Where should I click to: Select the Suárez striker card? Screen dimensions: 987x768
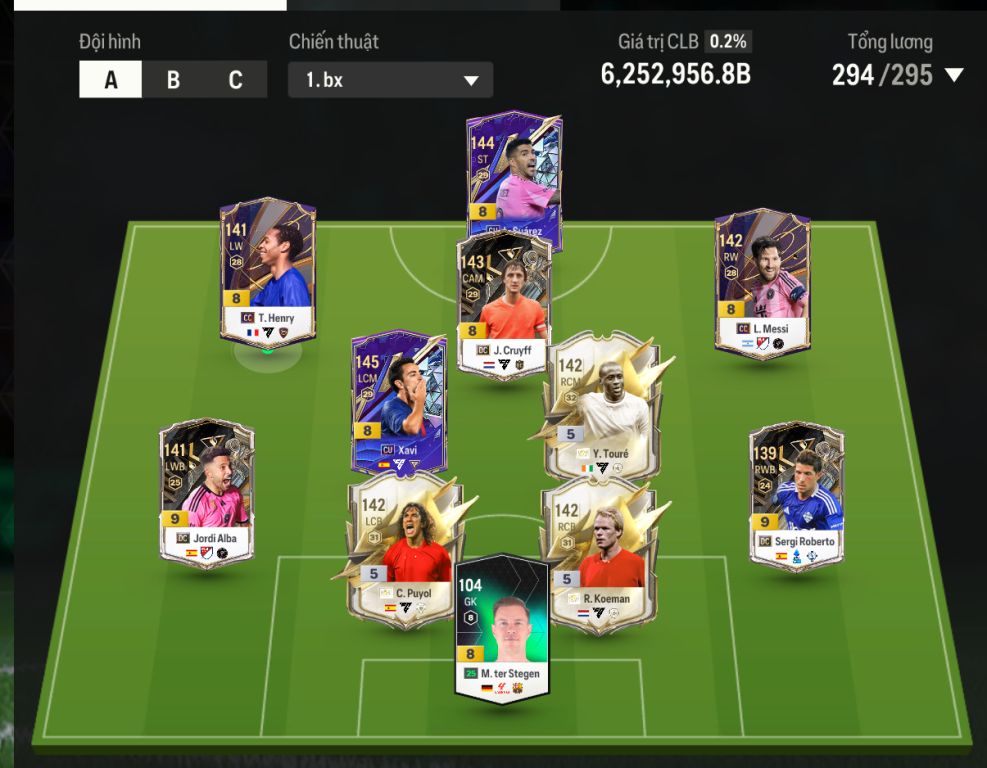(x=514, y=170)
